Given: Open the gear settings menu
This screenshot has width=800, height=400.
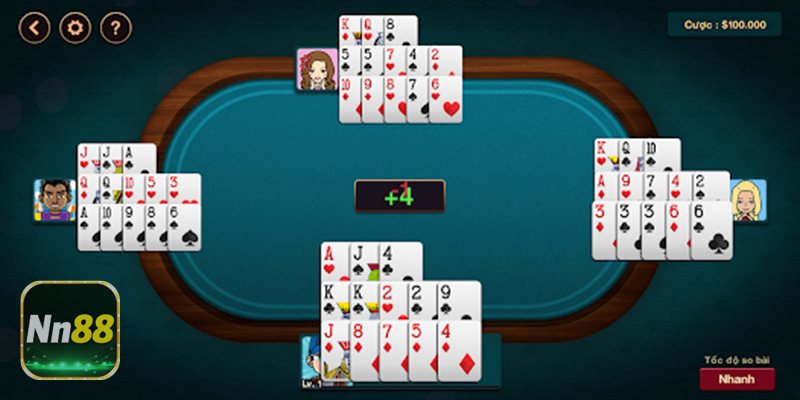Looking at the screenshot, I should pos(76,27).
